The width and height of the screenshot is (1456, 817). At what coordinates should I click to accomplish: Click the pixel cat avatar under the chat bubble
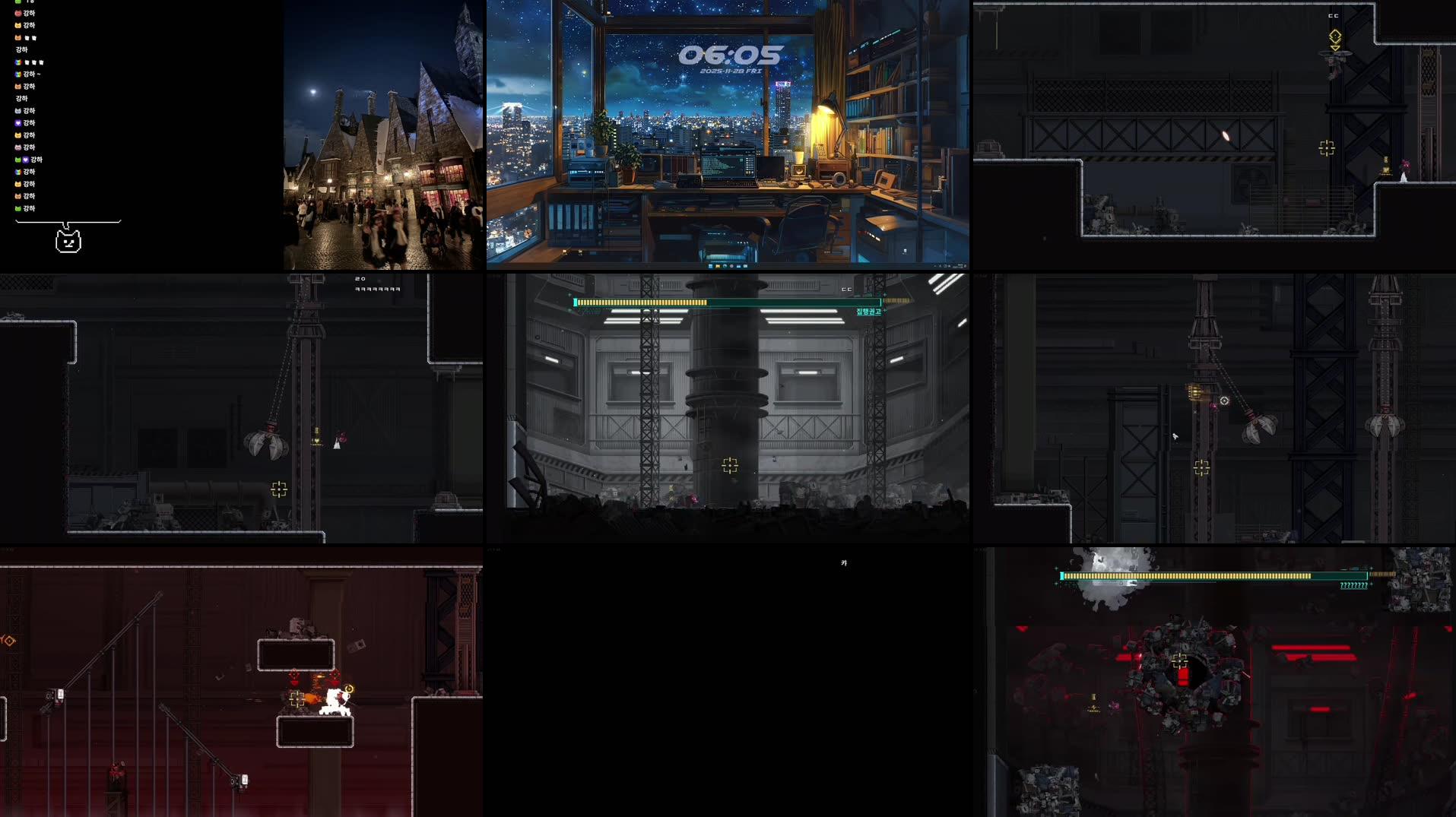tap(68, 239)
